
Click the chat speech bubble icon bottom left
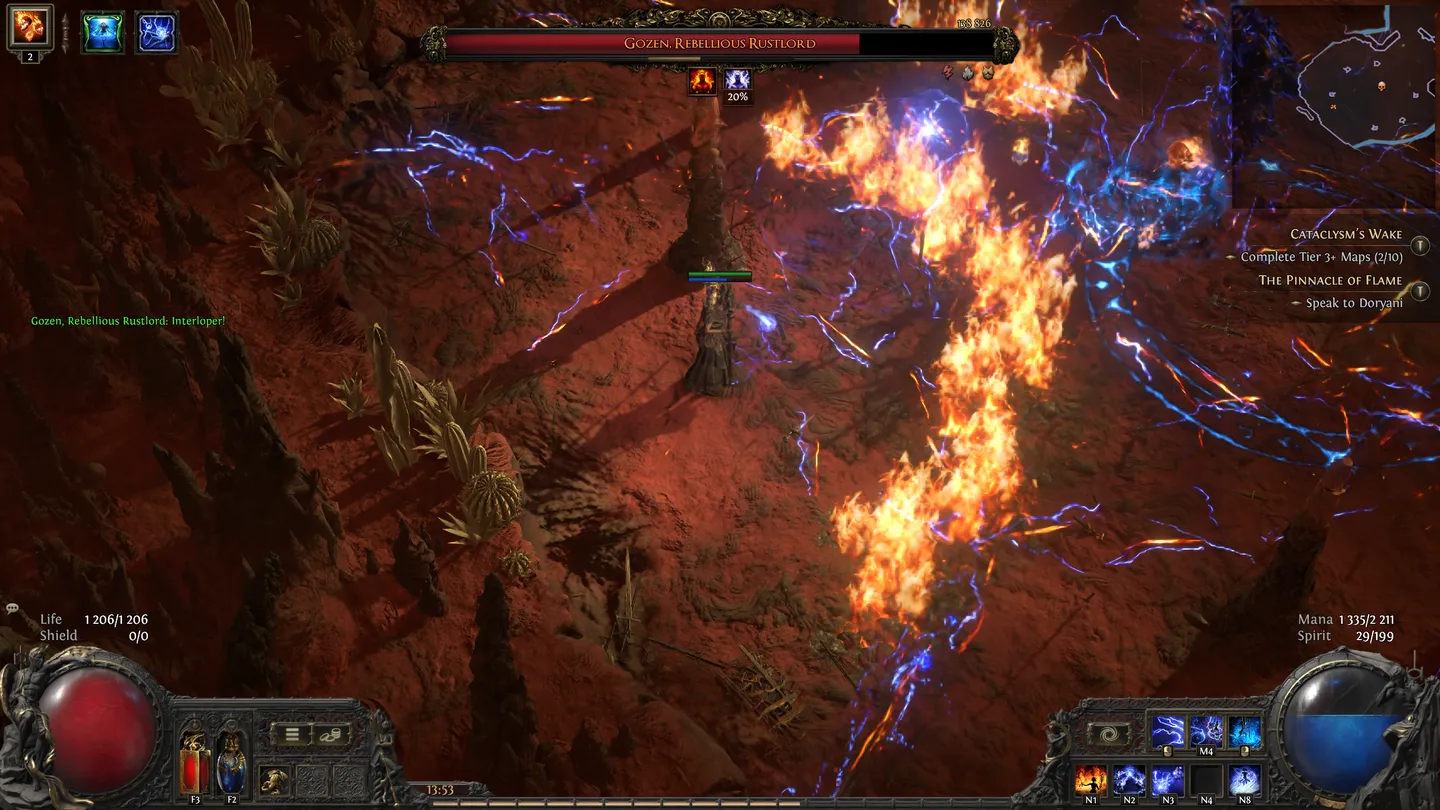click(12, 608)
